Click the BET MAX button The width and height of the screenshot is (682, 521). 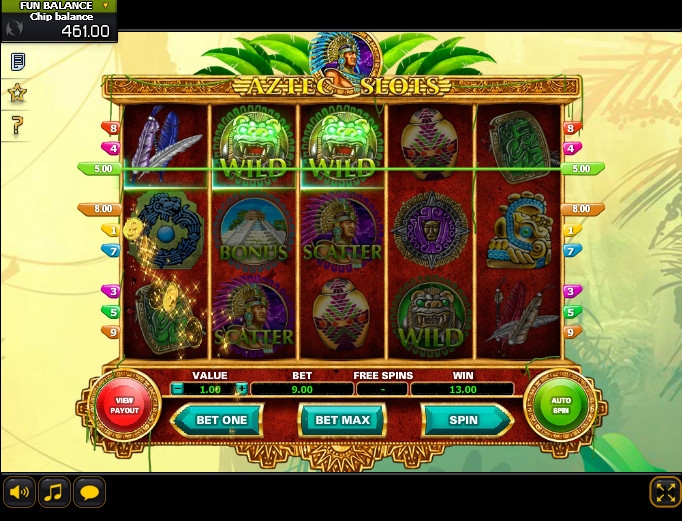(x=342, y=420)
